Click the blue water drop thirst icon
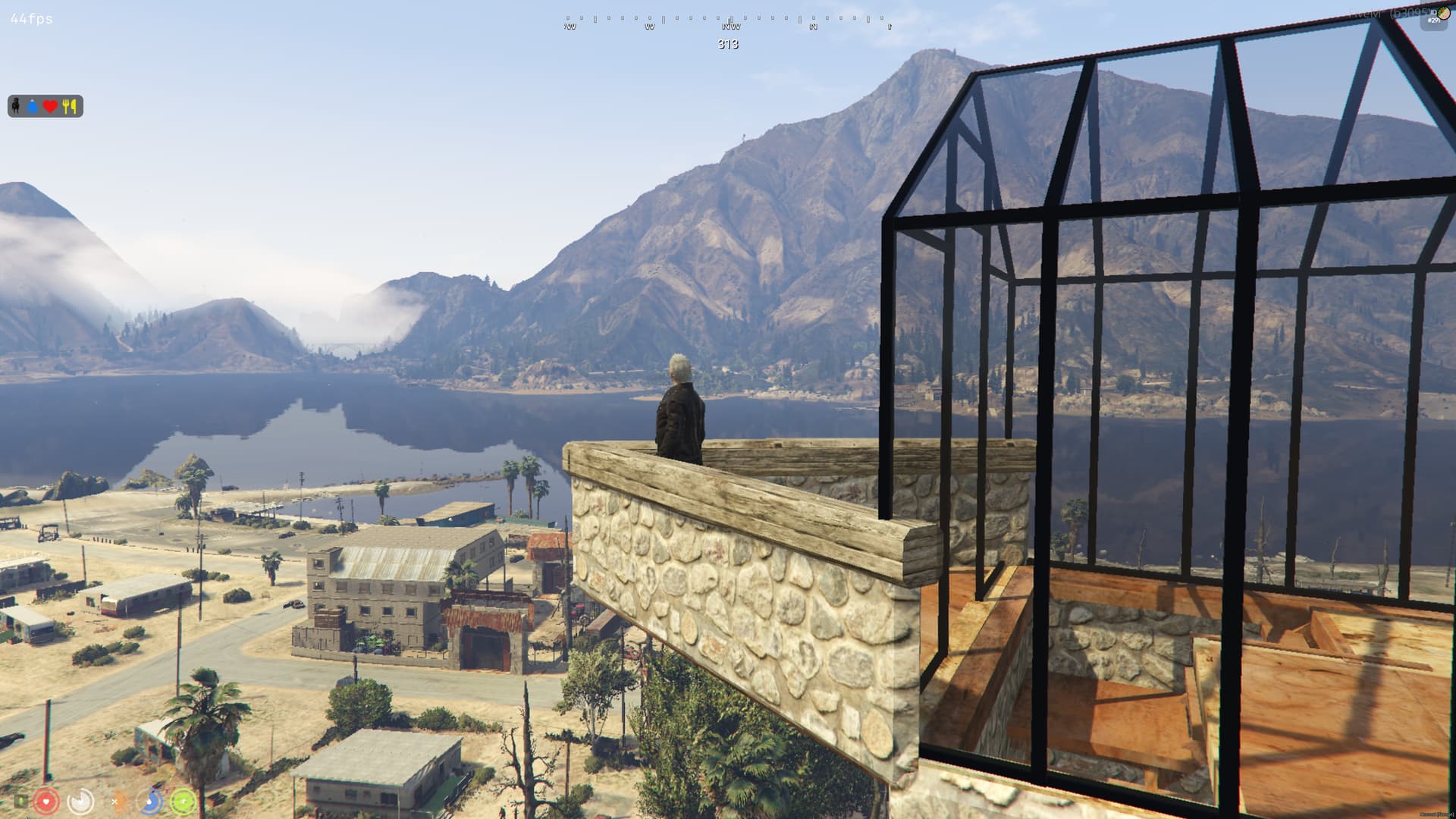 (33, 107)
